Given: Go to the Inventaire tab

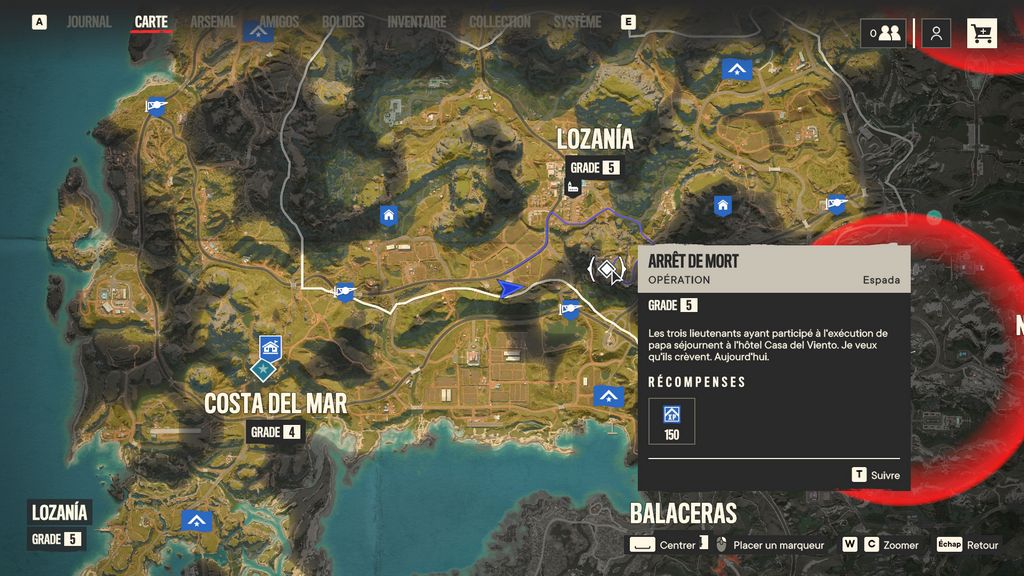Looking at the screenshot, I should 416,21.
